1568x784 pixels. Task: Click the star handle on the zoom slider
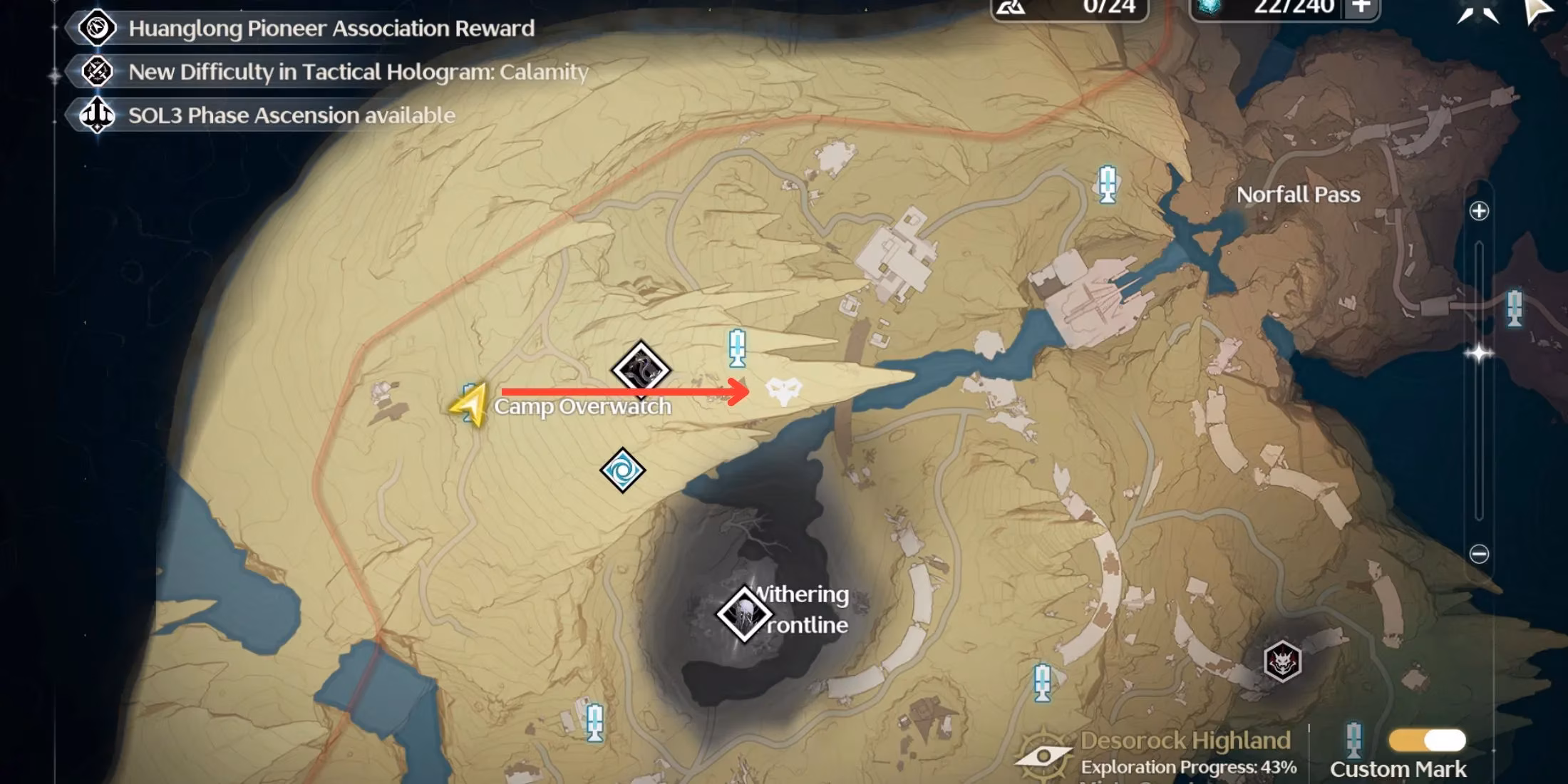tap(1479, 354)
